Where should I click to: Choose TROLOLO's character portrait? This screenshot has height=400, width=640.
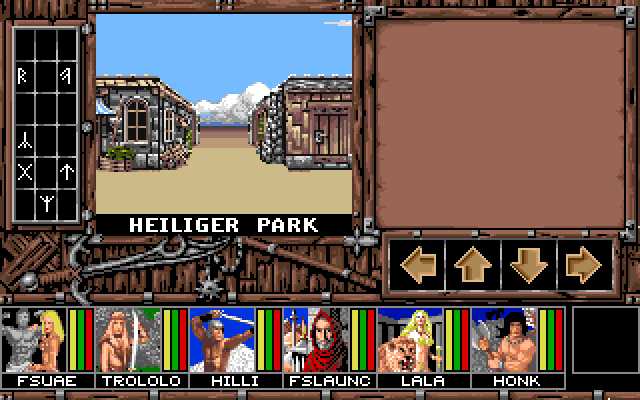pos(127,340)
